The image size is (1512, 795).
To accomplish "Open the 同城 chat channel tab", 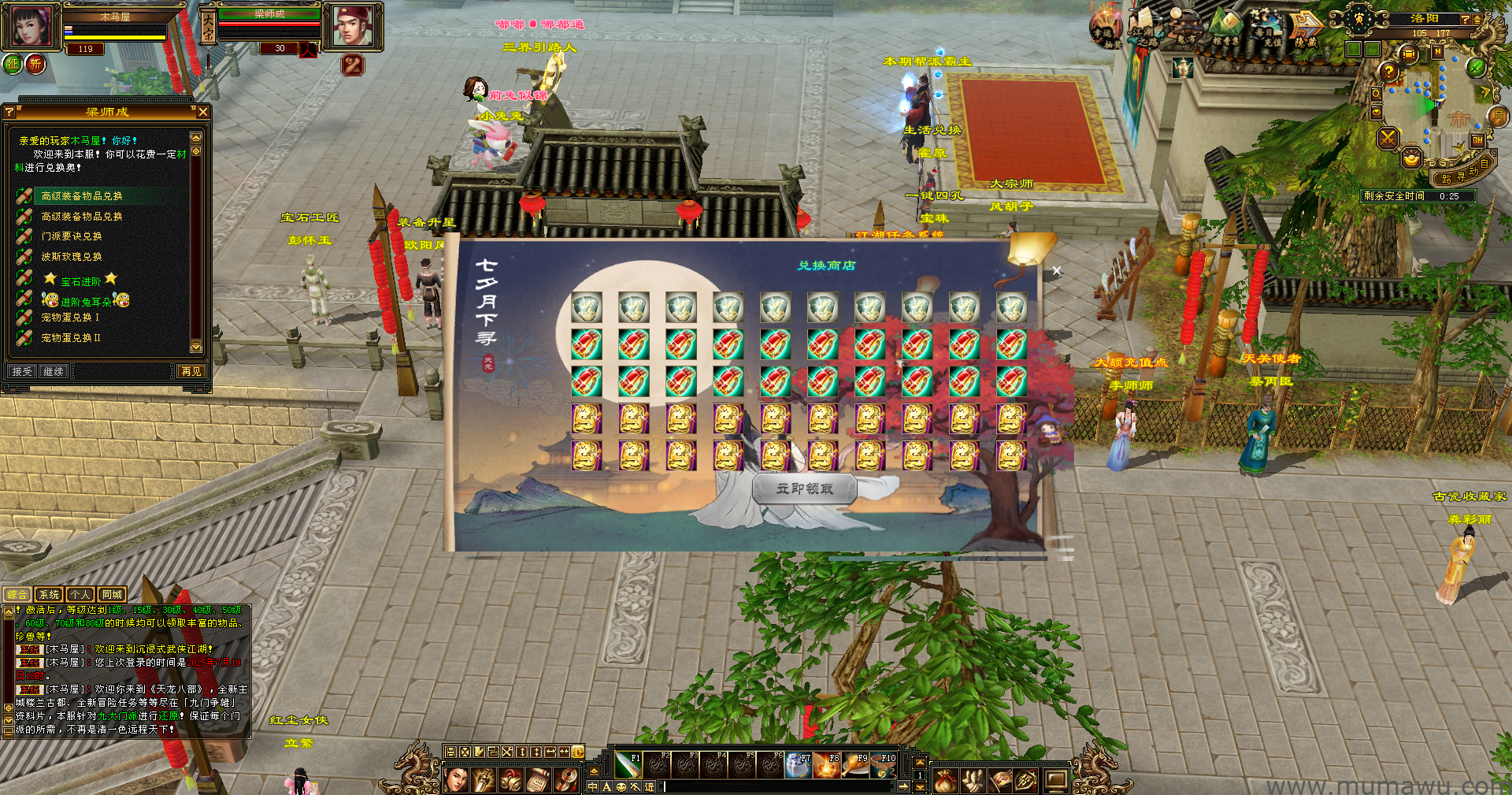I will tap(112, 595).
